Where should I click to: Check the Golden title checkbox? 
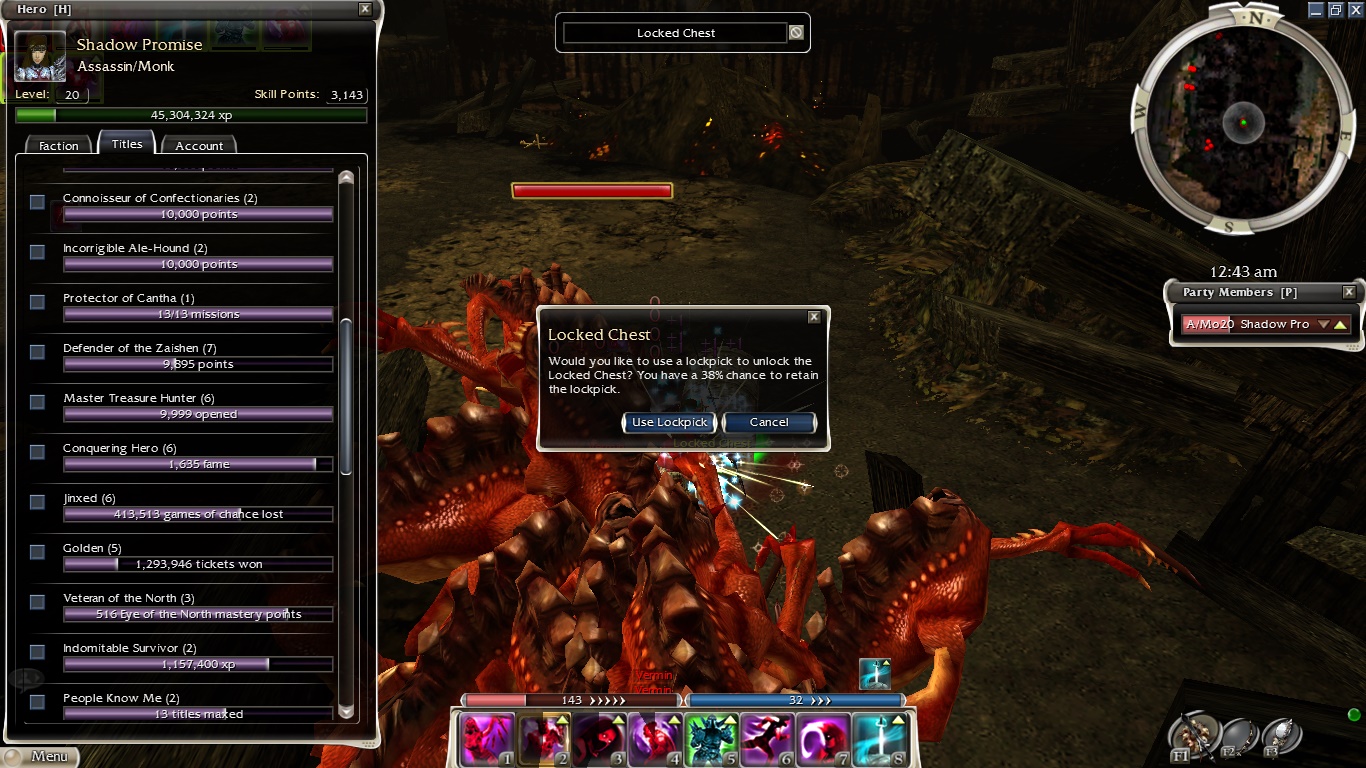[x=37, y=552]
